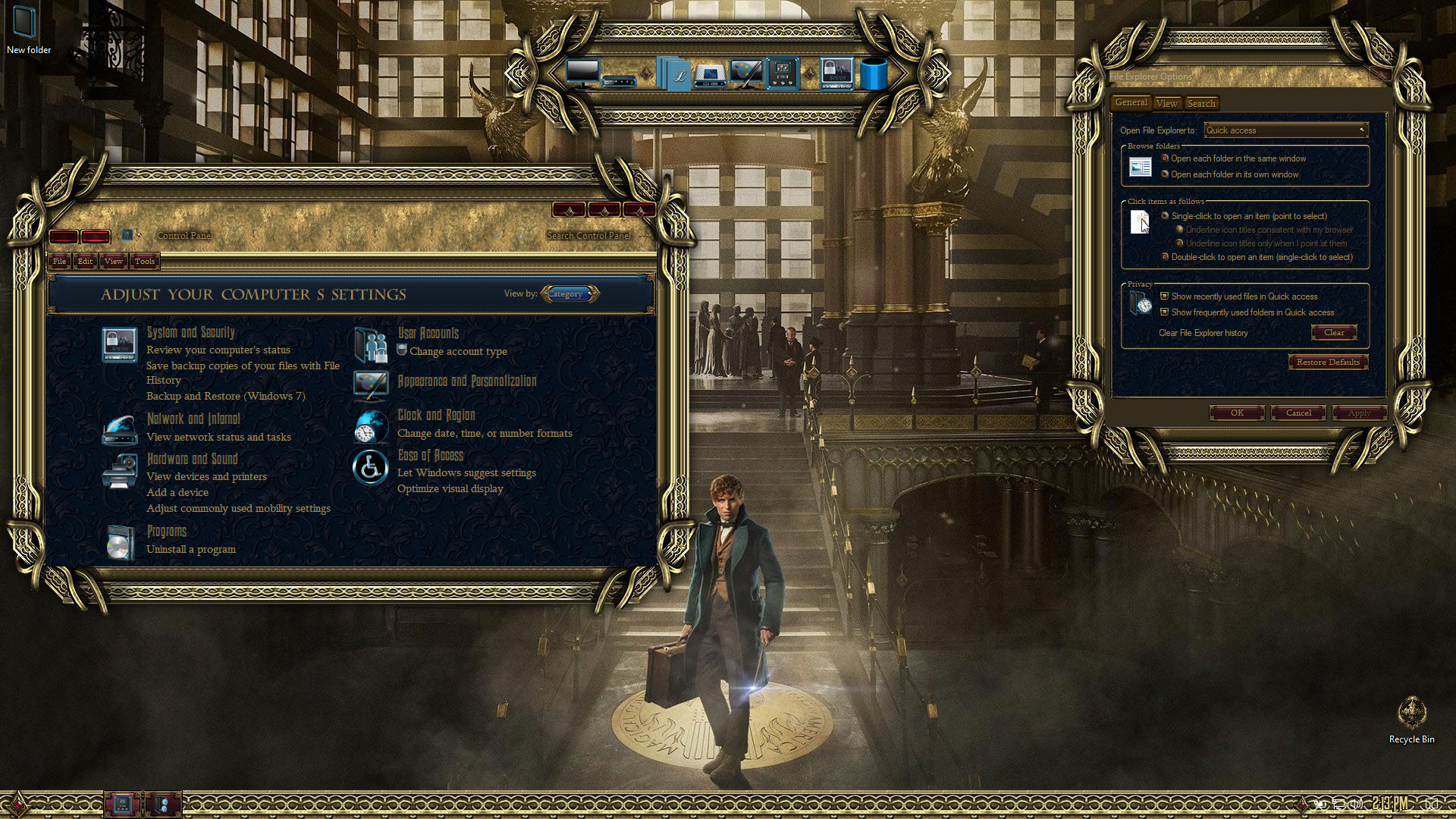Click the Restore Defaults button
Image resolution: width=1456 pixels, height=819 pixels.
1328,362
